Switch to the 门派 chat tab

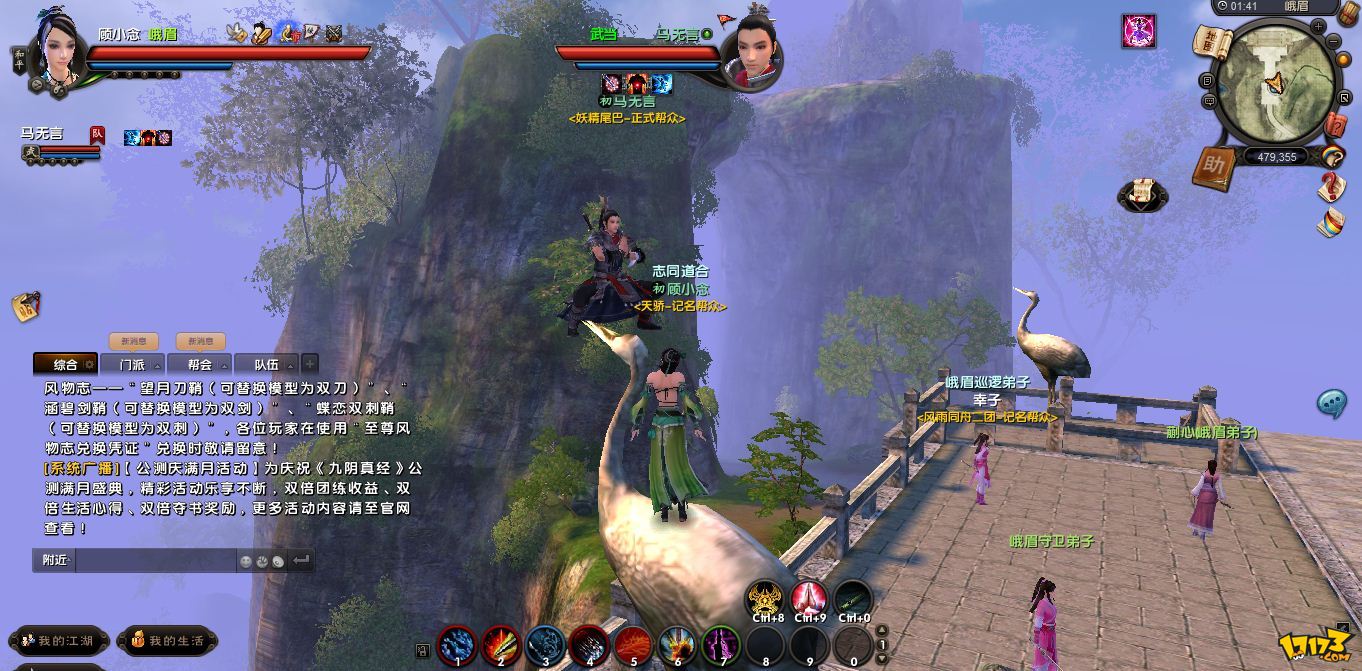pos(132,365)
